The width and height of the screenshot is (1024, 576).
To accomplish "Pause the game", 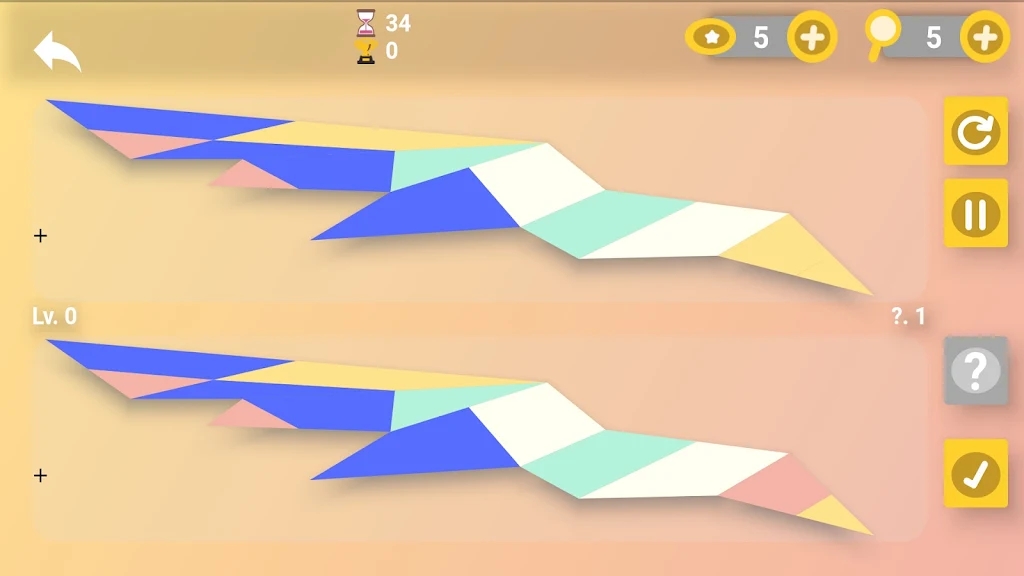I will pos(976,214).
